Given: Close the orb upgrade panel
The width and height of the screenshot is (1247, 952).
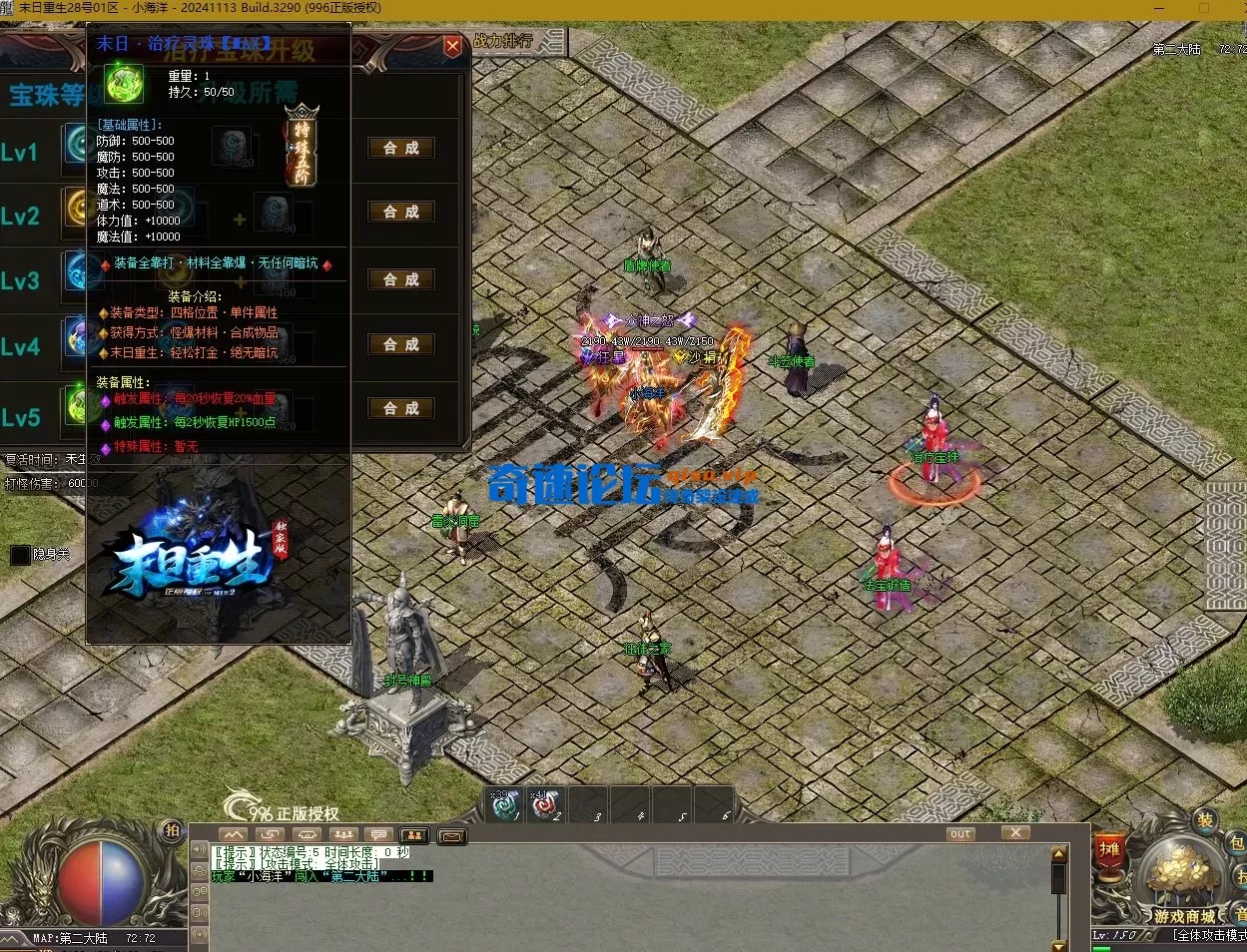Looking at the screenshot, I should [452, 46].
